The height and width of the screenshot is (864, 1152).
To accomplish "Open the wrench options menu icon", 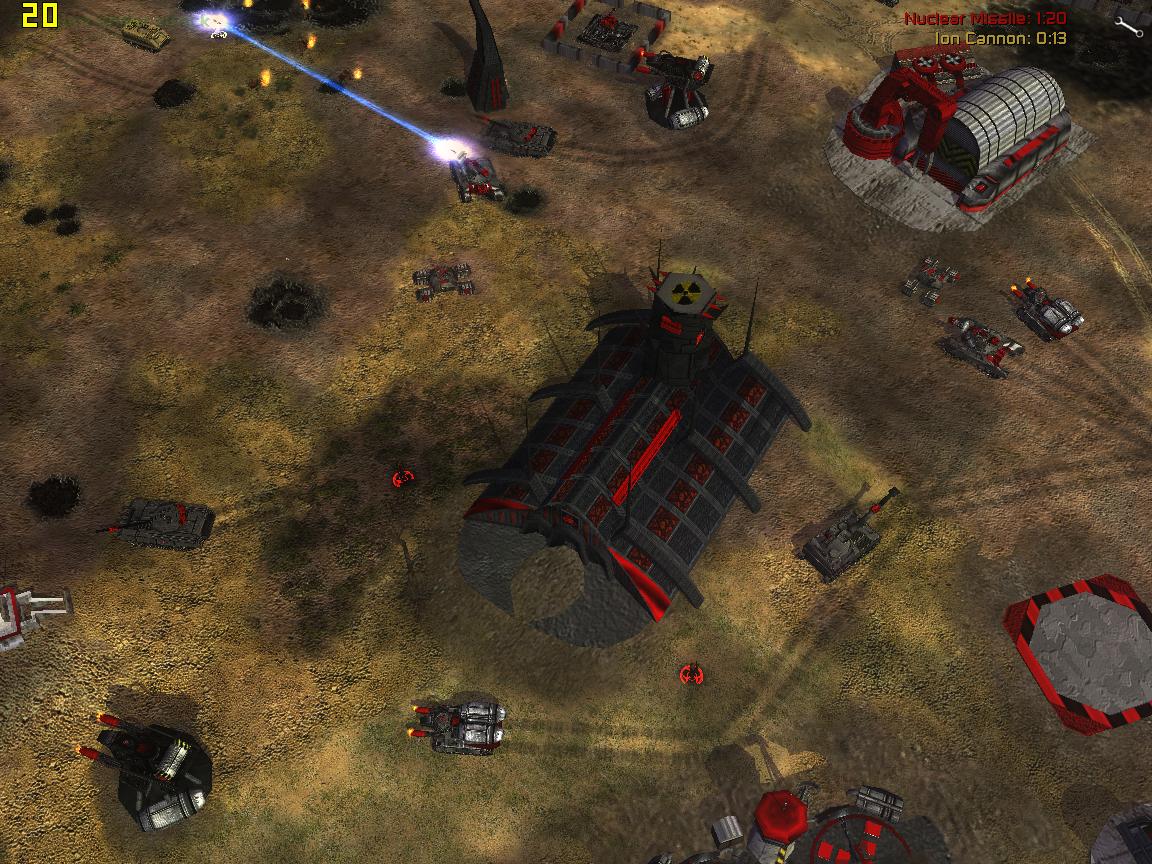I will coord(1127,26).
